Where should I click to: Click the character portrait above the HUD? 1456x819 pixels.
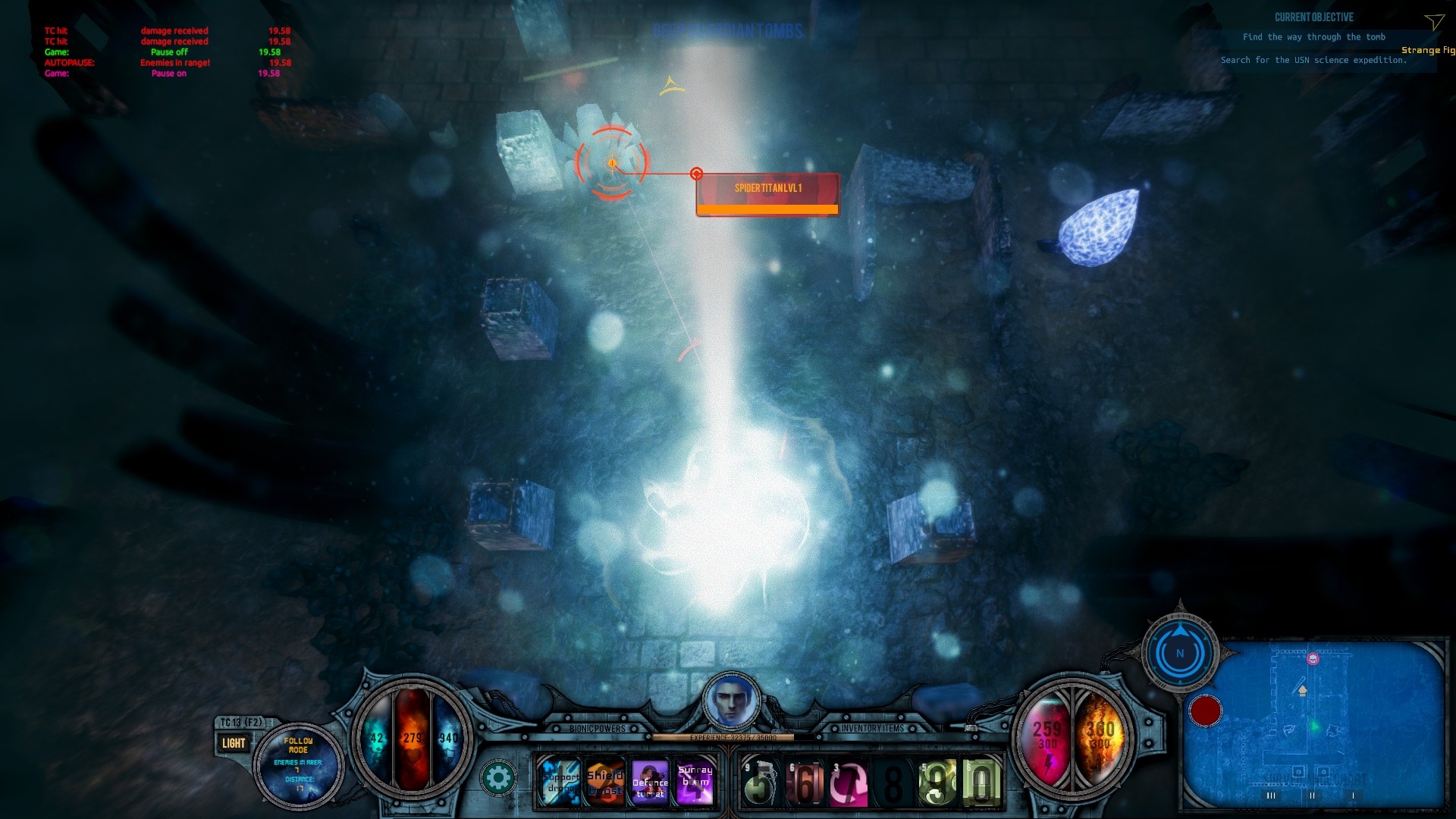click(731, 703)
